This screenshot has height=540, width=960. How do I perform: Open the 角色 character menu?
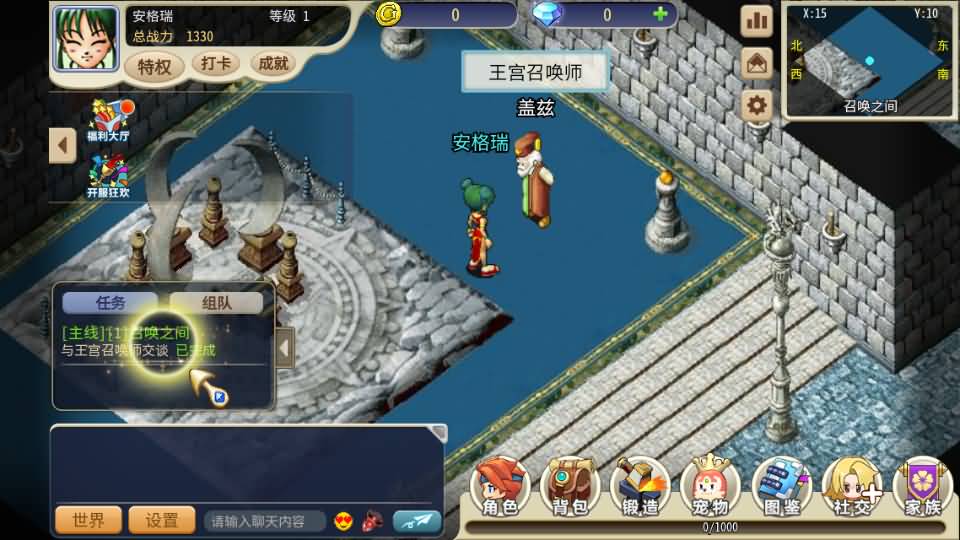tap(500, 488)
